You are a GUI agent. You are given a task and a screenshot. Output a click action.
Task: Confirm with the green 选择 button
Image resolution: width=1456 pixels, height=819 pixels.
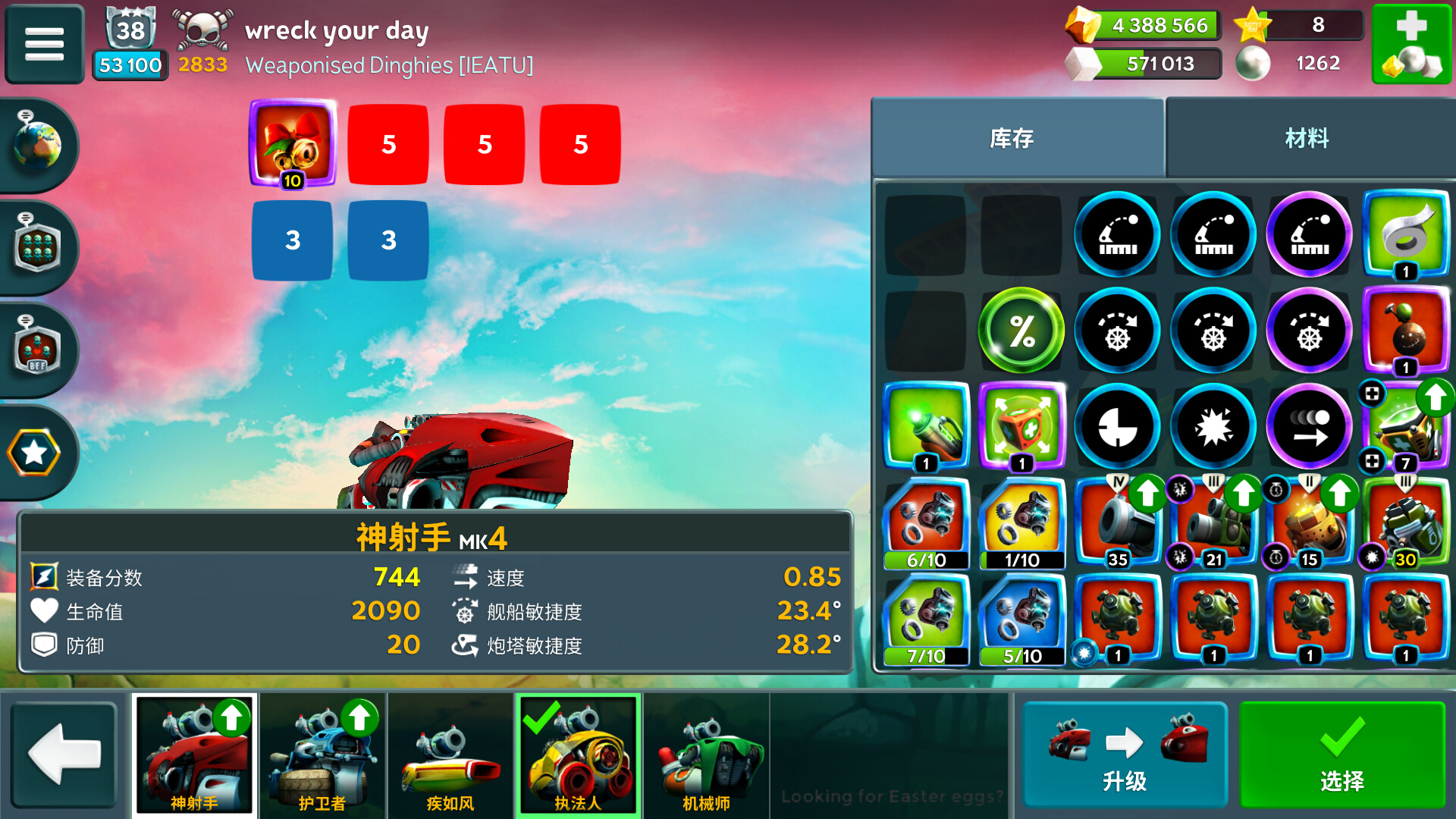click(x=1342, y=755)
